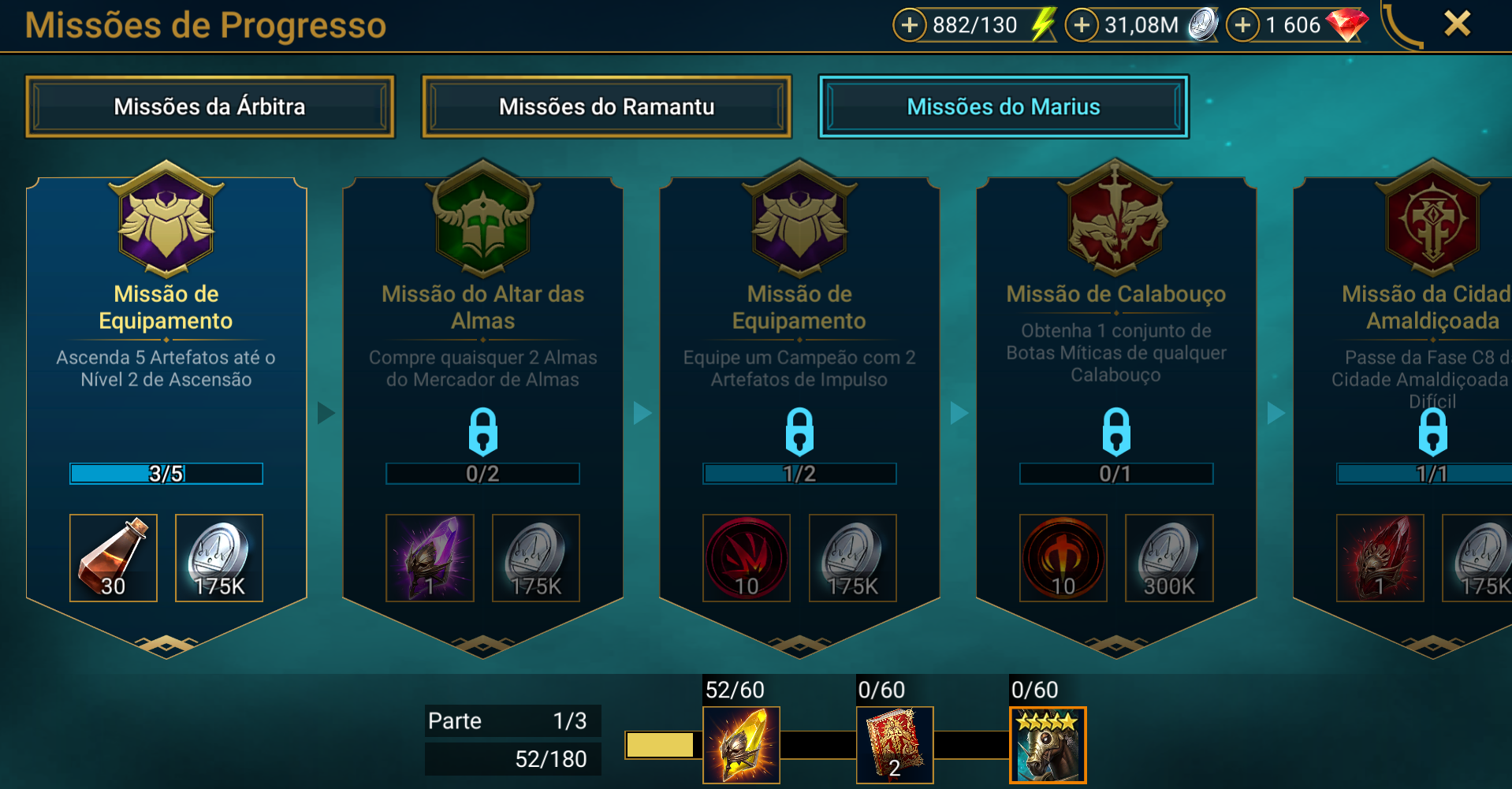Image resolution: width=1512 pixels, height=789 pixels.
Task: Open the Missões do Ramantu tab
Action: [x=606, y=106]
